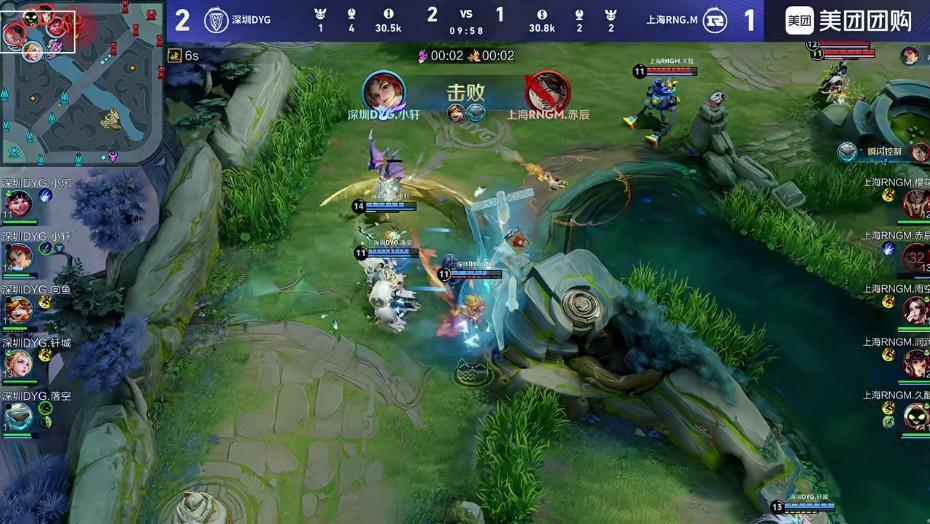
Task: Click the minimap in the corner
Action: [82, 82]
